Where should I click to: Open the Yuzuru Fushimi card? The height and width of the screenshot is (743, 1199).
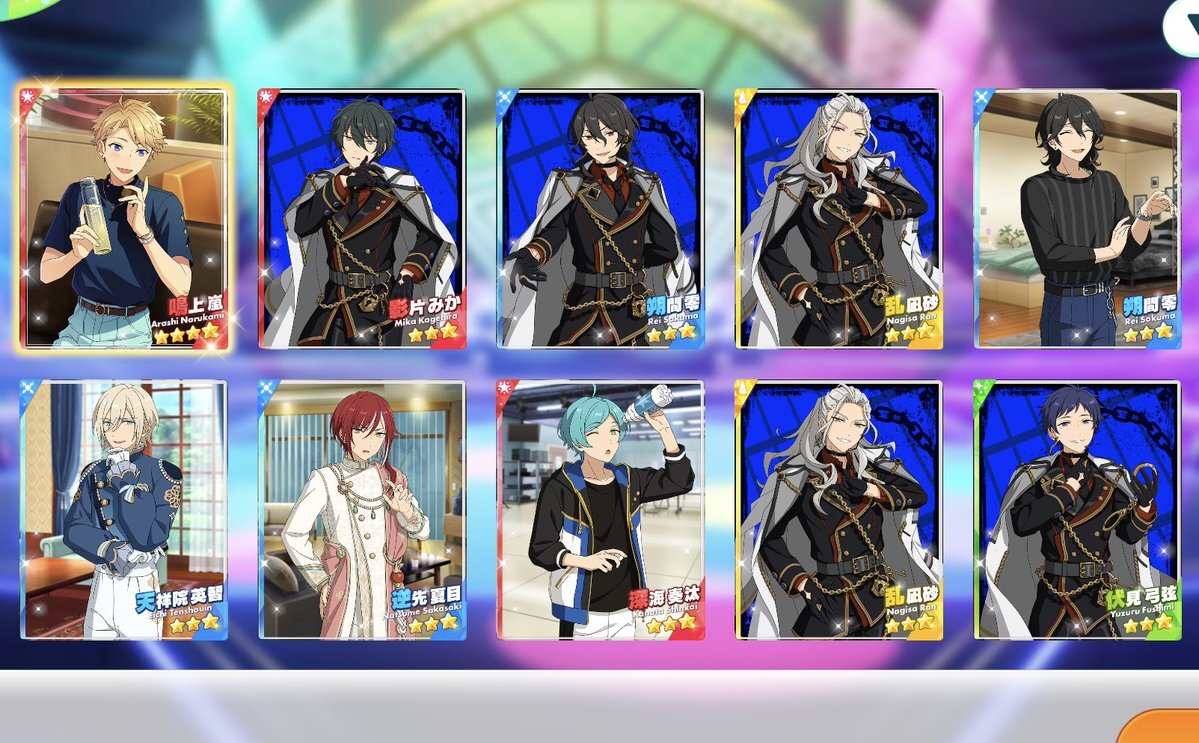click(x=1077, y=510)
